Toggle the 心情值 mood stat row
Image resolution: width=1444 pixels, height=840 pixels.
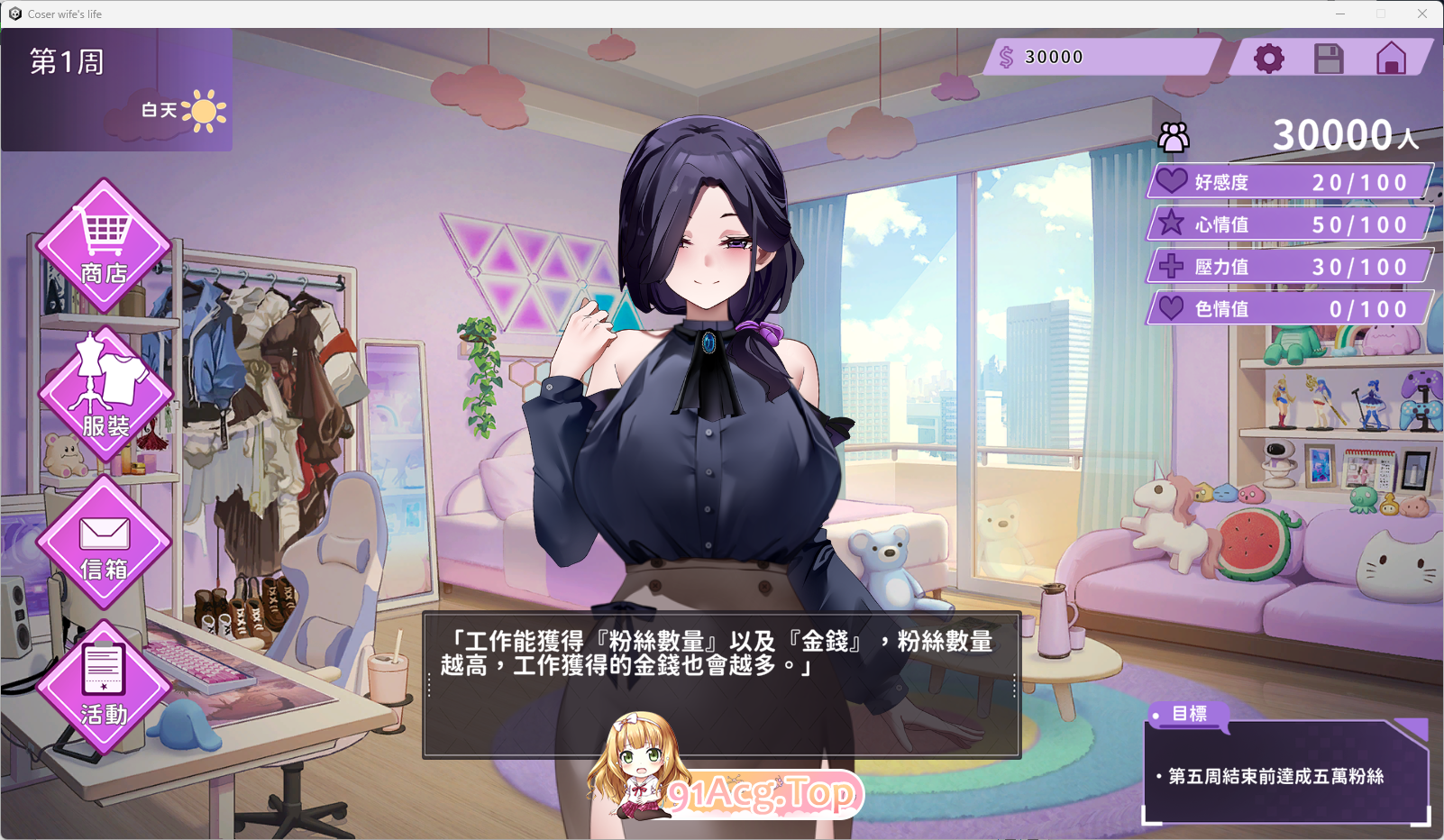click(x=1289, y=224)
